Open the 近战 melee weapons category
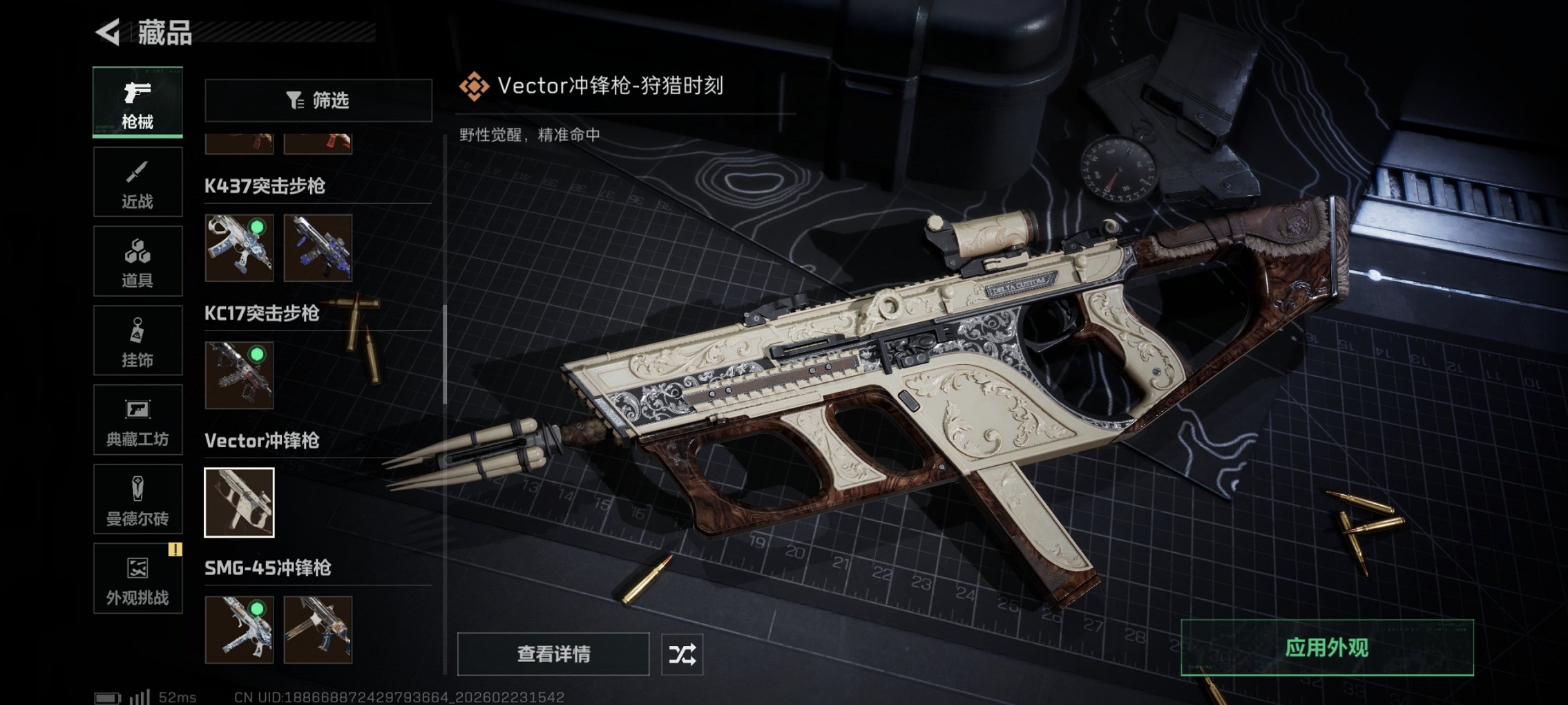1568x705 pixels. [x=137, y=181]
